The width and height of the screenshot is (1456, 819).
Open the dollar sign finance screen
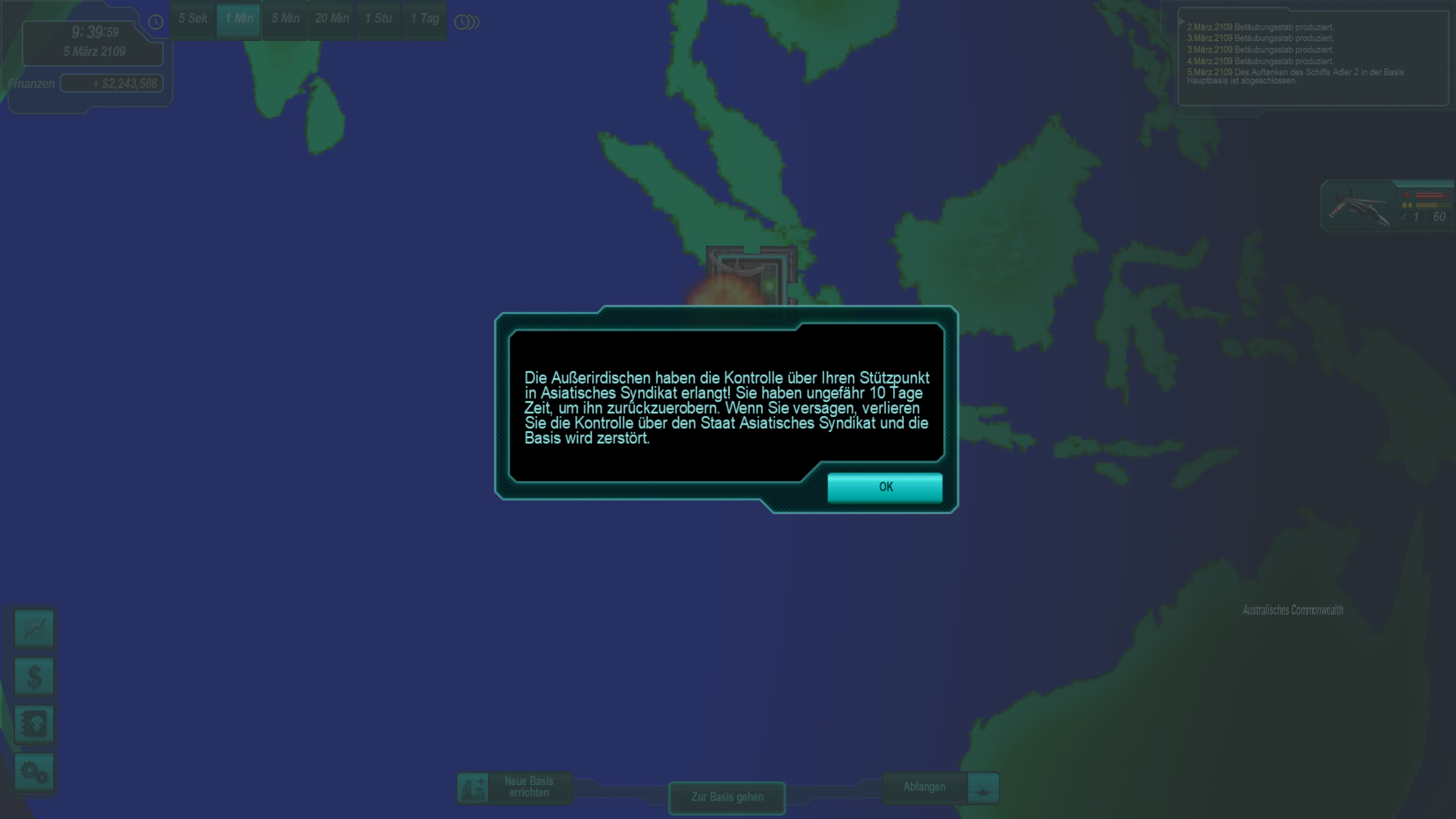tap(35, 676)
